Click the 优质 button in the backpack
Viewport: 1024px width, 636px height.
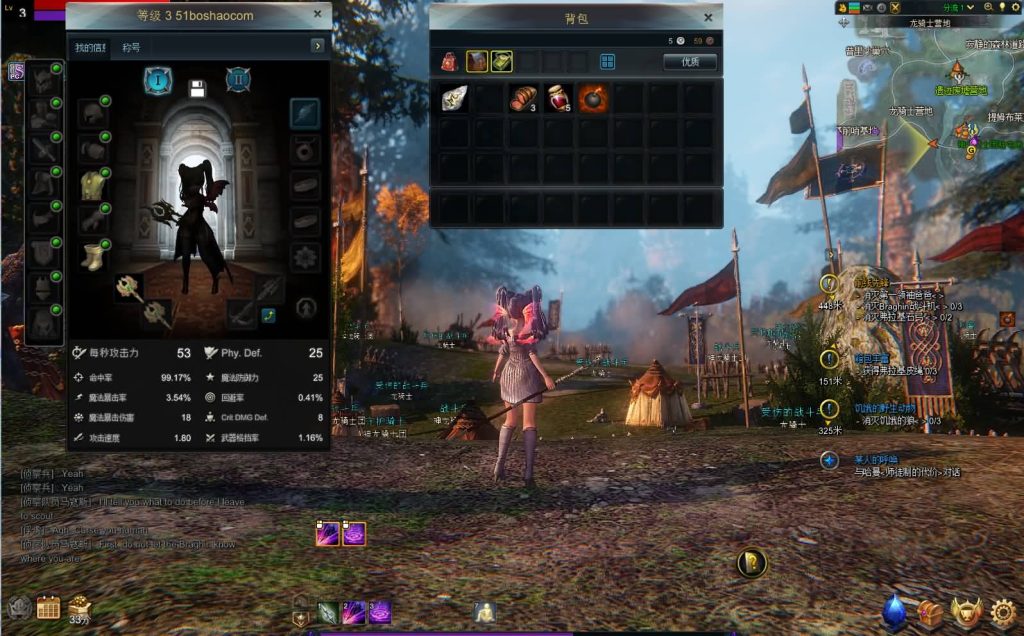(690, 62)
